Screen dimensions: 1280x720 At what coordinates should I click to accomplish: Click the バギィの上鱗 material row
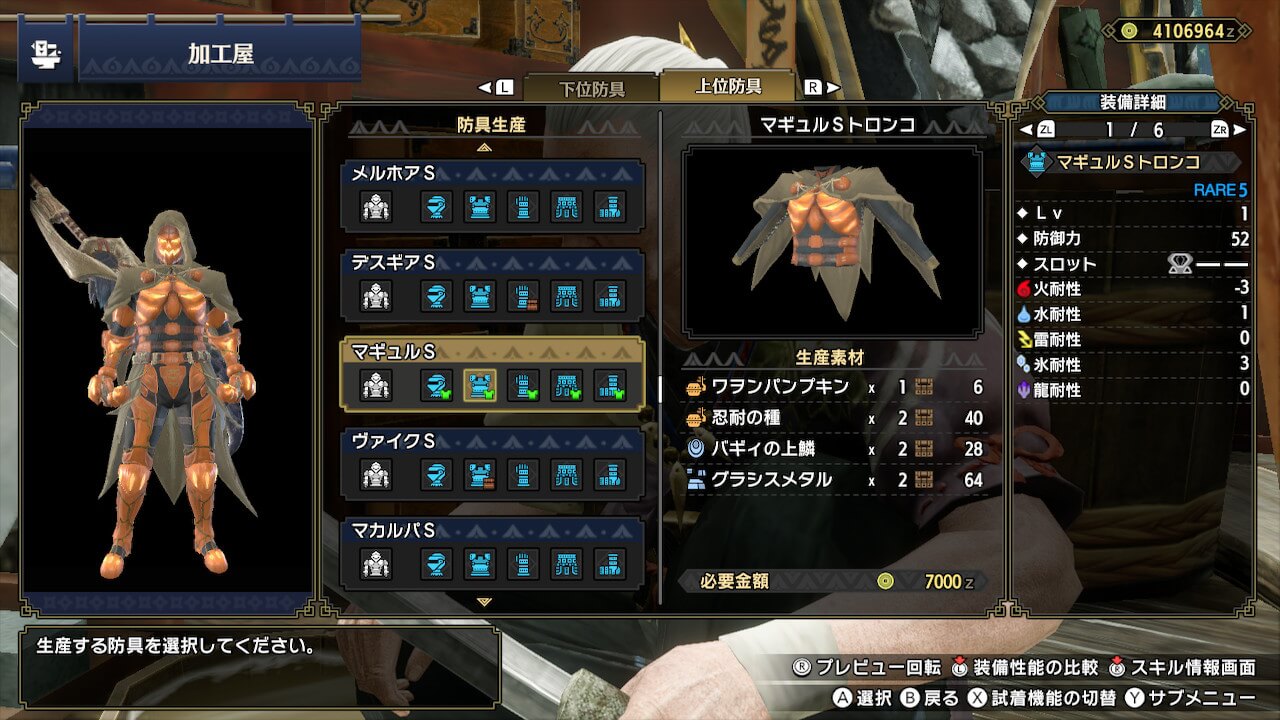tap(834, 449)
